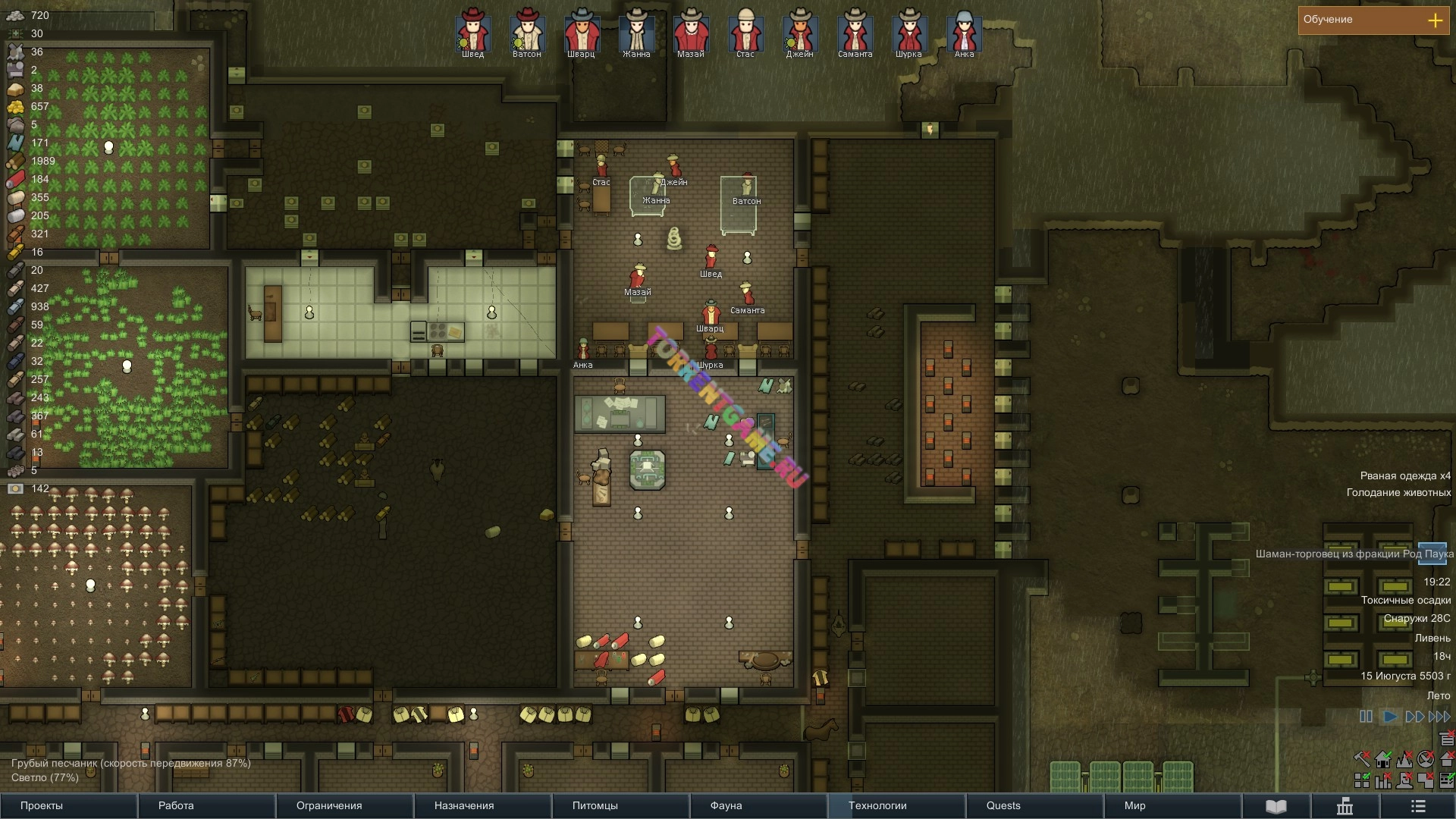
Task: Toggle the home-area house overlay icon
Action: 1383,759
